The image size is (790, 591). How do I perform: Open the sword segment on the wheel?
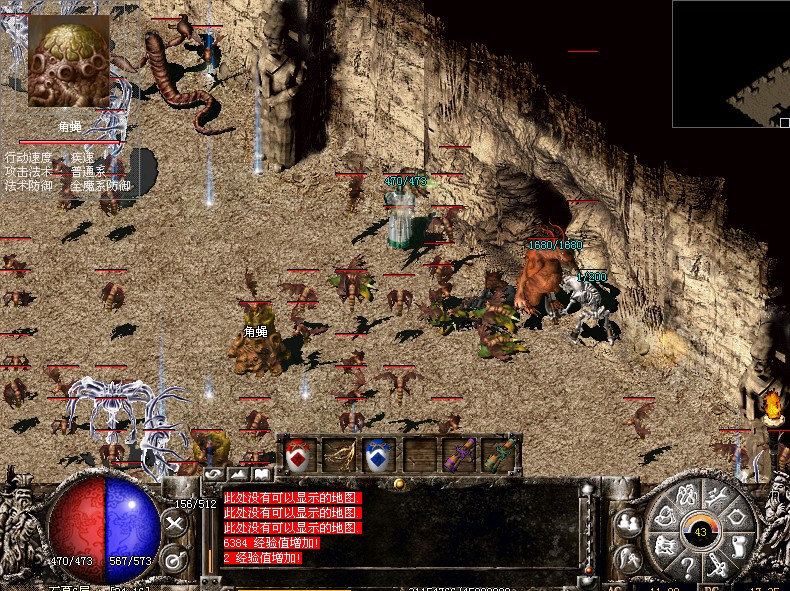pyautogui.click(x=719, y=566)
